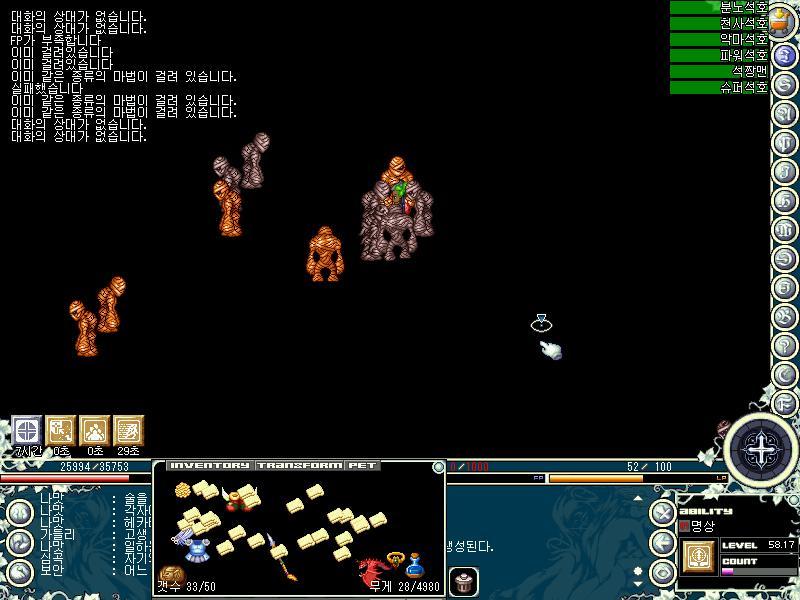This screenshot has height=600, width=800.
Task: Switch to the Transform tab
Action: pyautogui.click(x=300, y=466)
